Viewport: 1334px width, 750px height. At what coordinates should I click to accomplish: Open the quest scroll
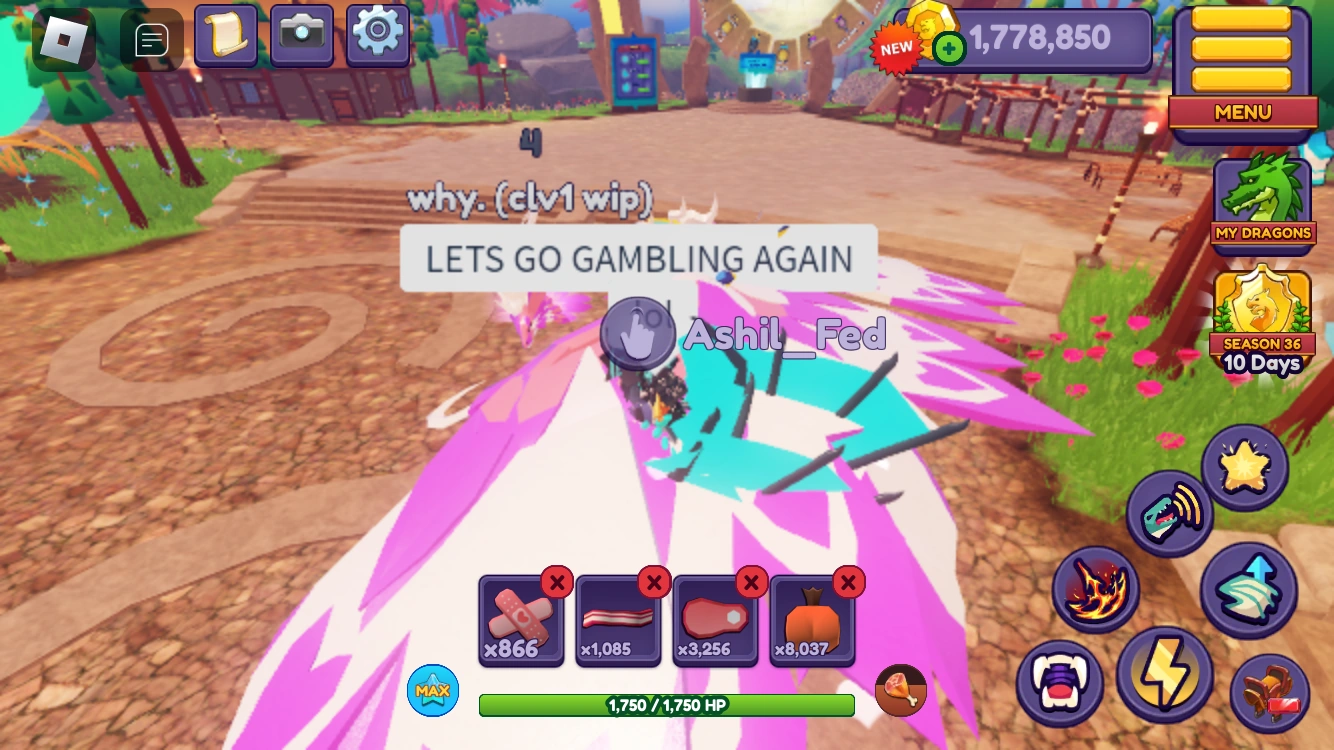coord(227,34)
